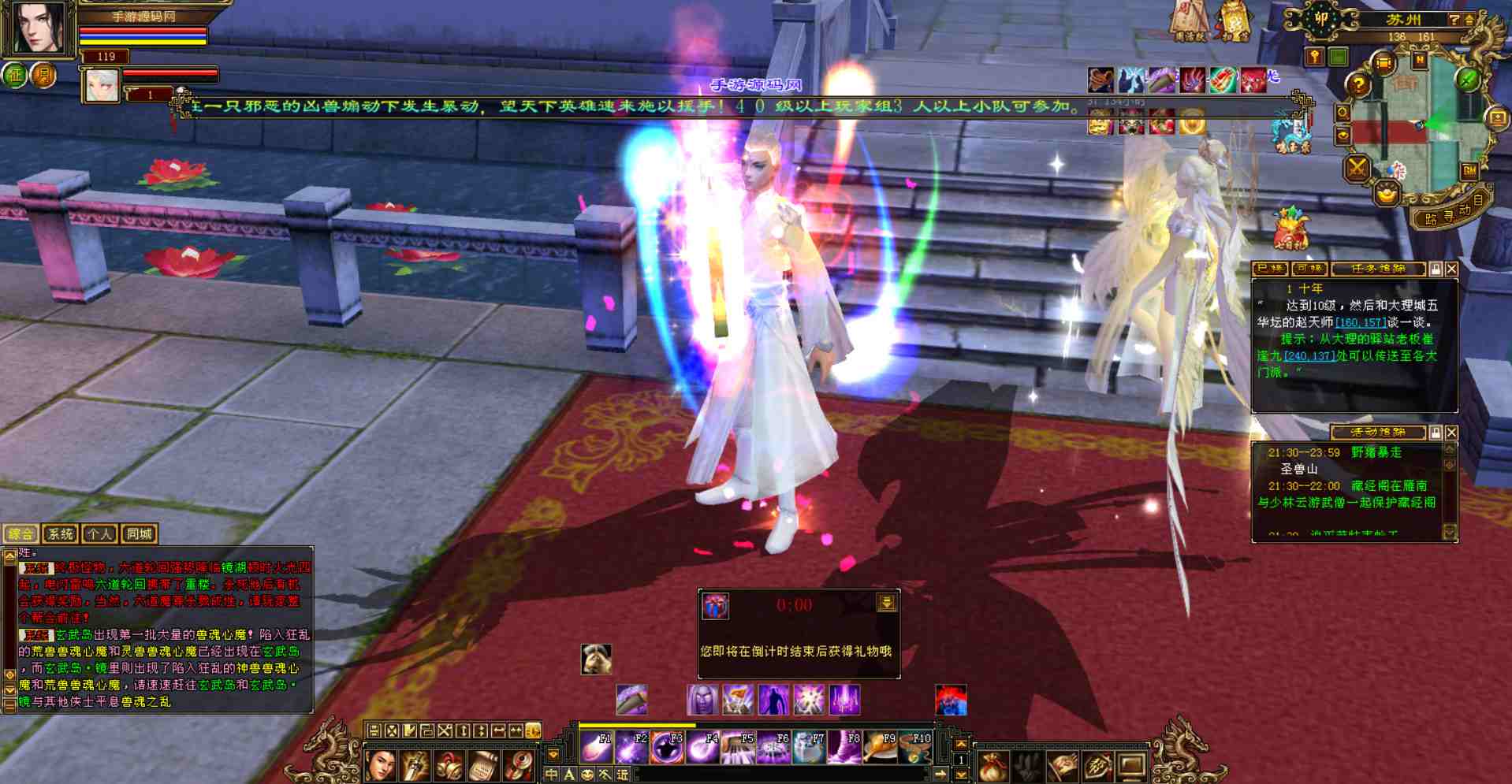Close the 活动追踪 activity tracker panel
Screen dimensions: 1512x784
1451,433
